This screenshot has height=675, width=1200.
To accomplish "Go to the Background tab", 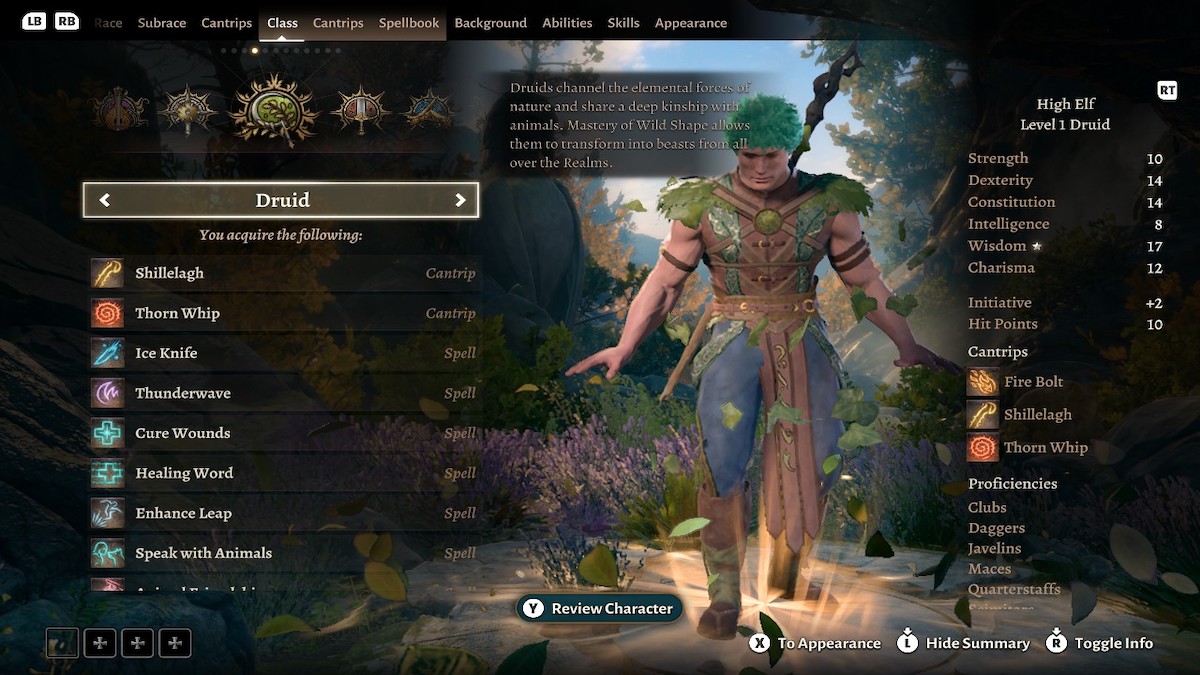I will (x=490, y=23).
